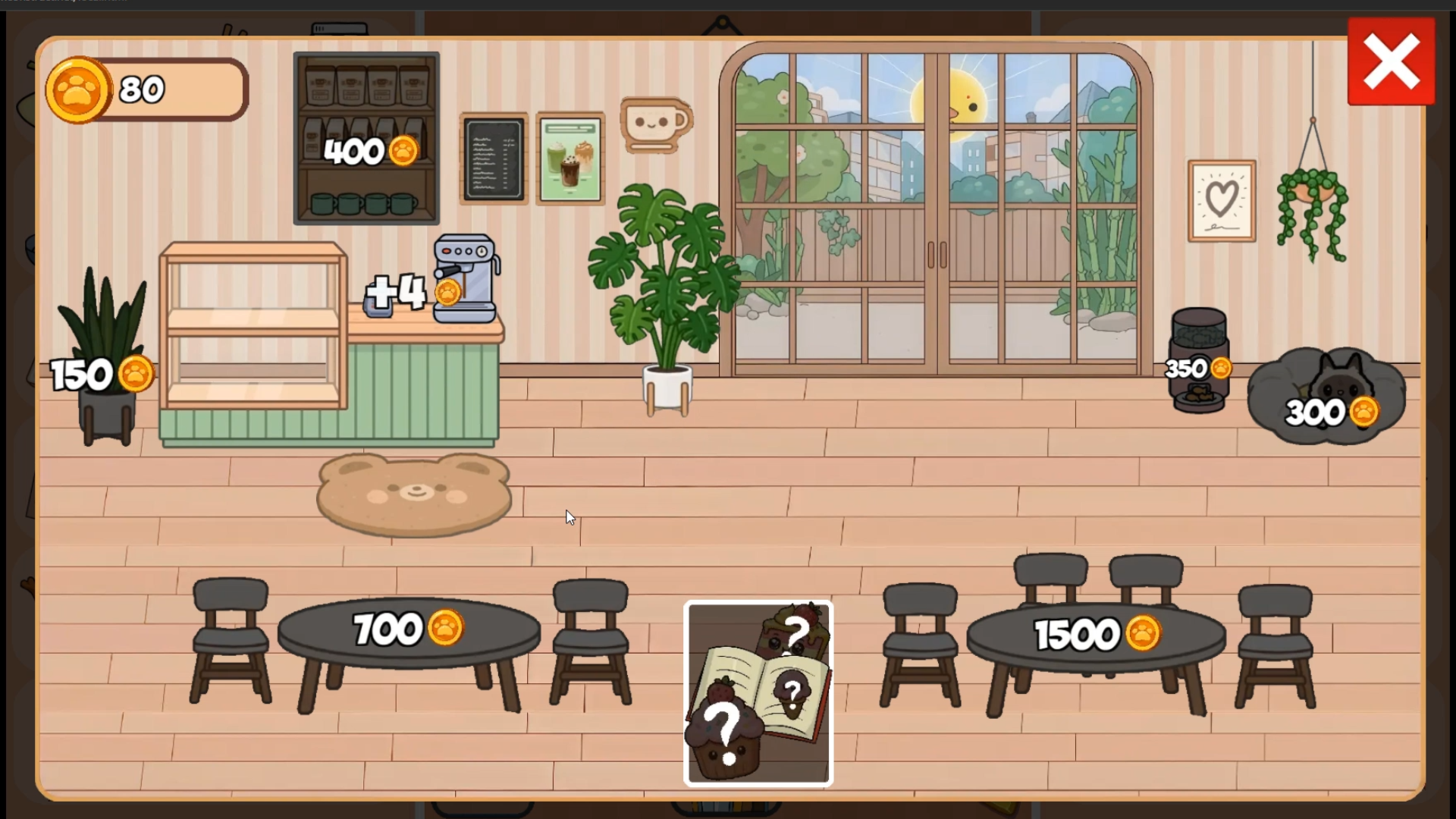Close the café shop screen
This screenshot has width=1456, height=819.
coord(1392,61)
